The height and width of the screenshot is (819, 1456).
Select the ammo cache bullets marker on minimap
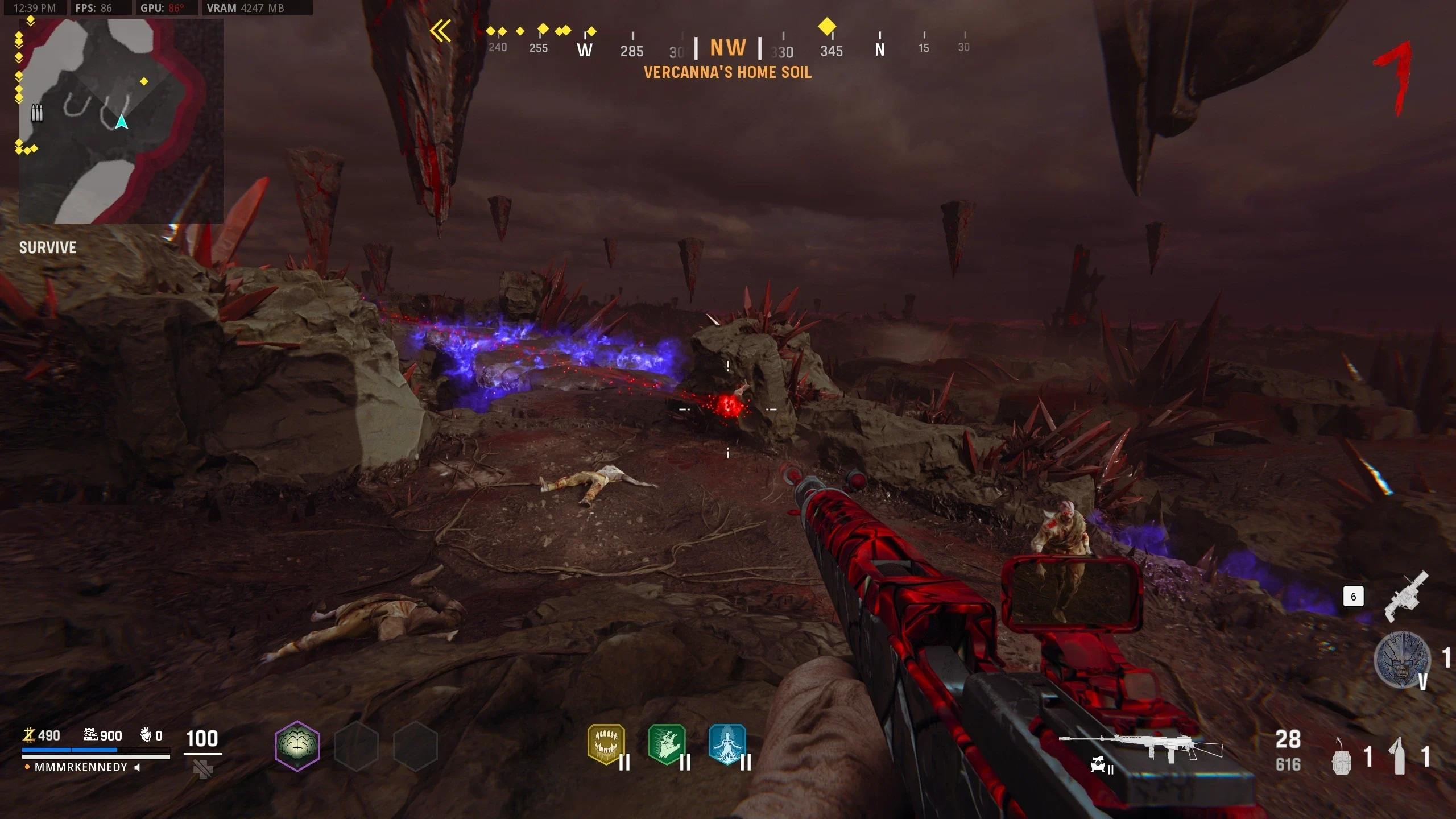[37, 113]
